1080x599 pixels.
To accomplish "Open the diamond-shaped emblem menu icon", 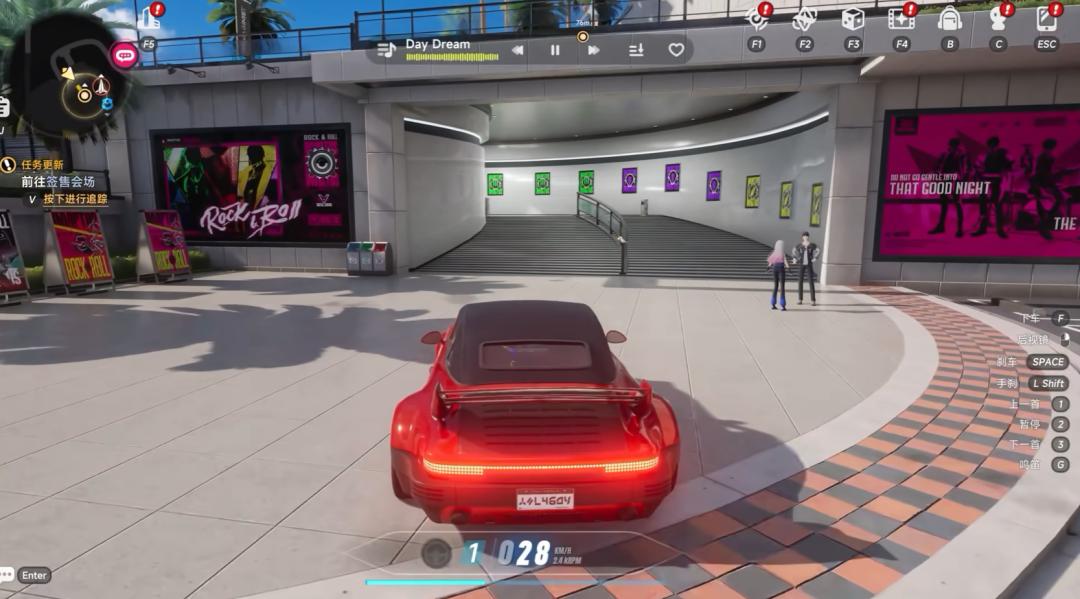I will (804, 19).
